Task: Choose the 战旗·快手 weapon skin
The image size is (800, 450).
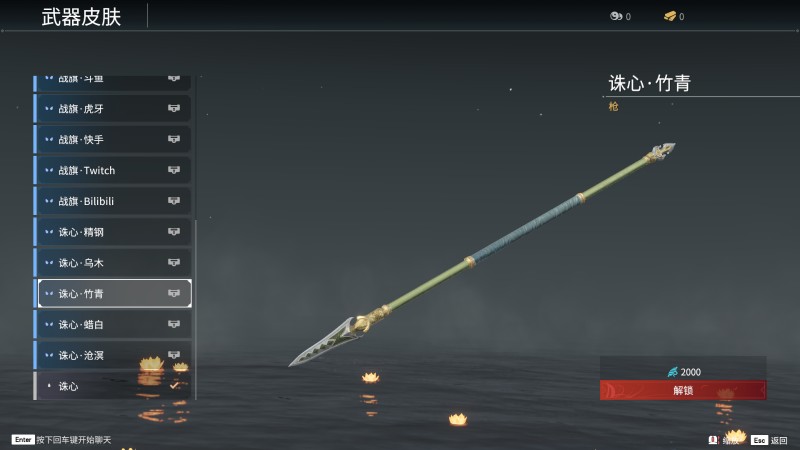Action: (x=113, y=140)
